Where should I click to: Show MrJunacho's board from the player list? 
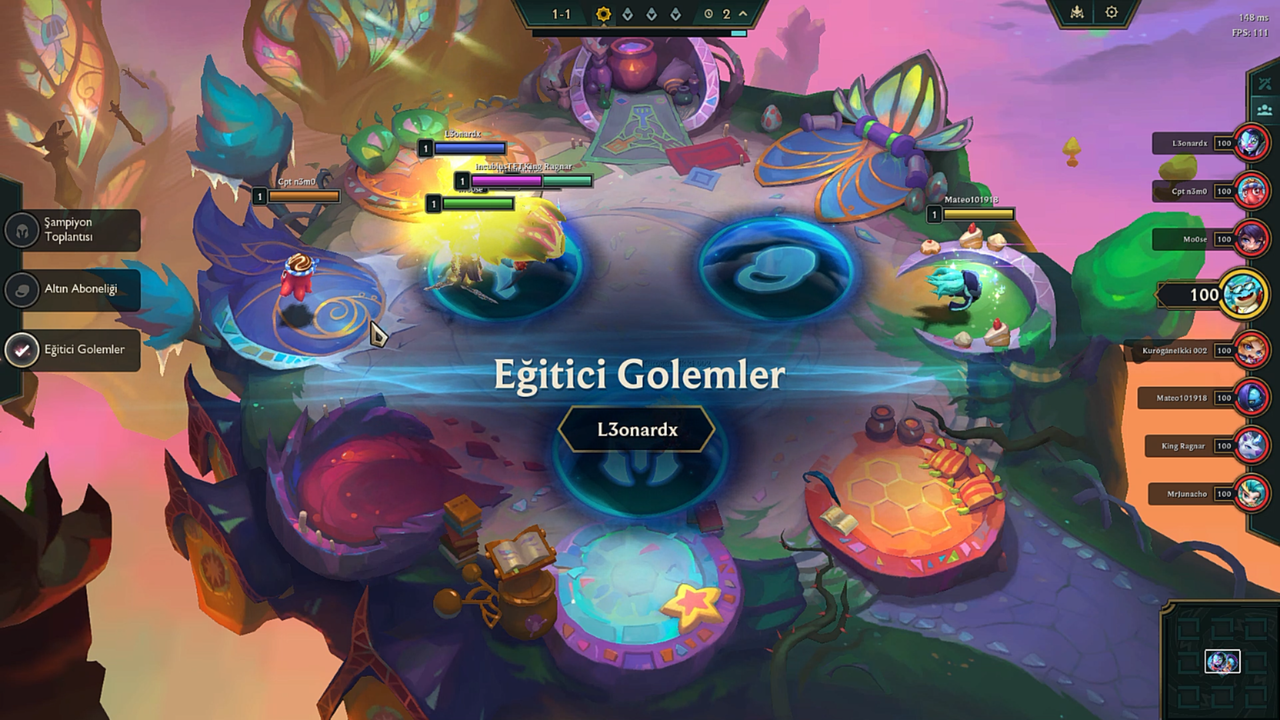(x=1251, y=493)
